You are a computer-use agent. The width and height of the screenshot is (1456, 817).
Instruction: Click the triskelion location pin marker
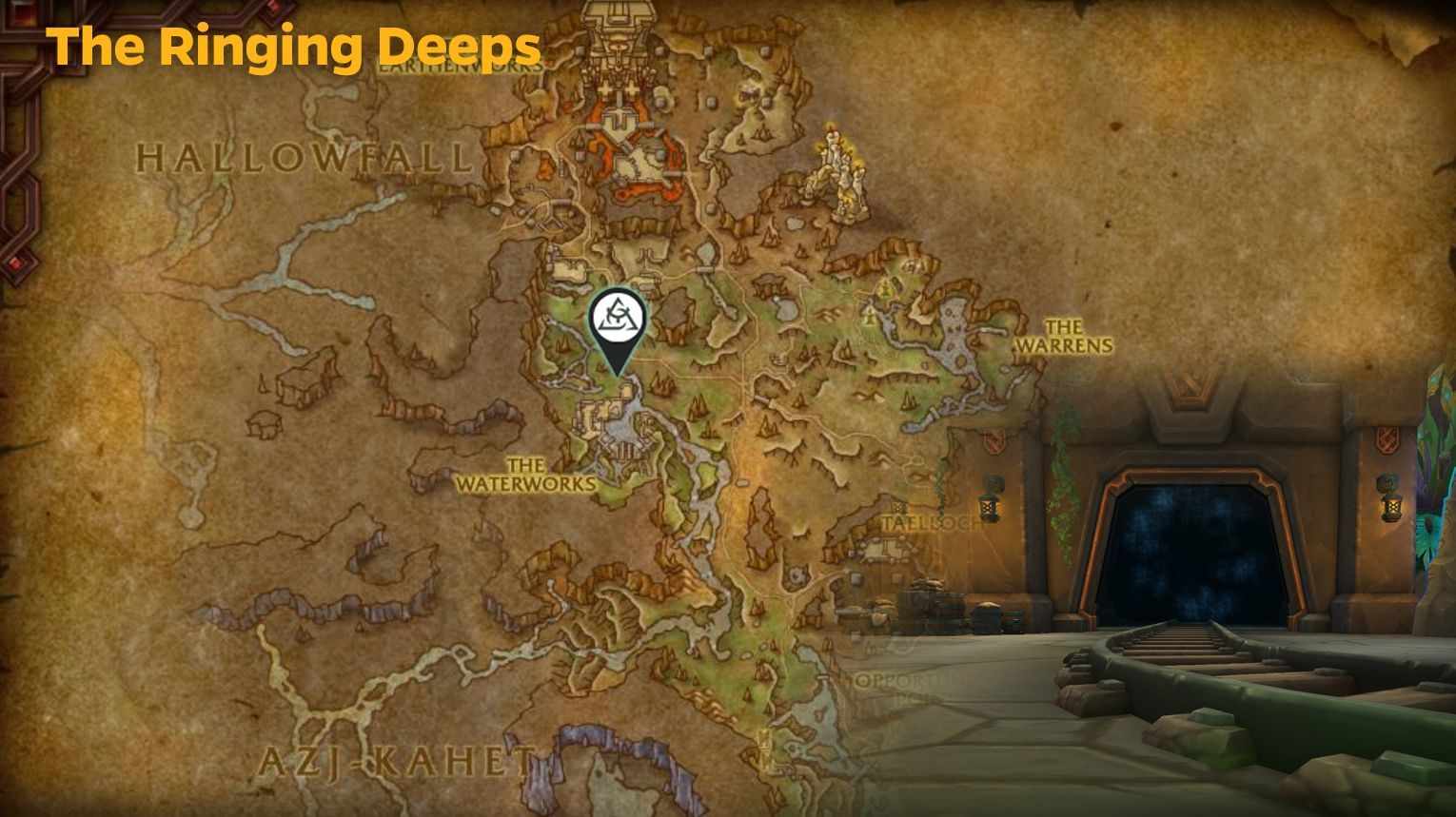620,321
